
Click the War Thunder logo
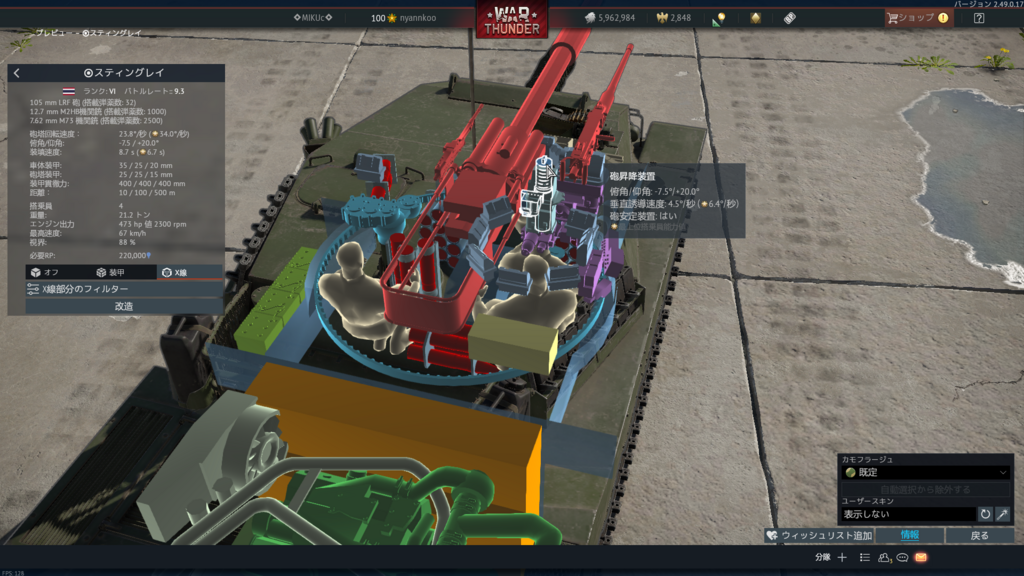point(511,21)
